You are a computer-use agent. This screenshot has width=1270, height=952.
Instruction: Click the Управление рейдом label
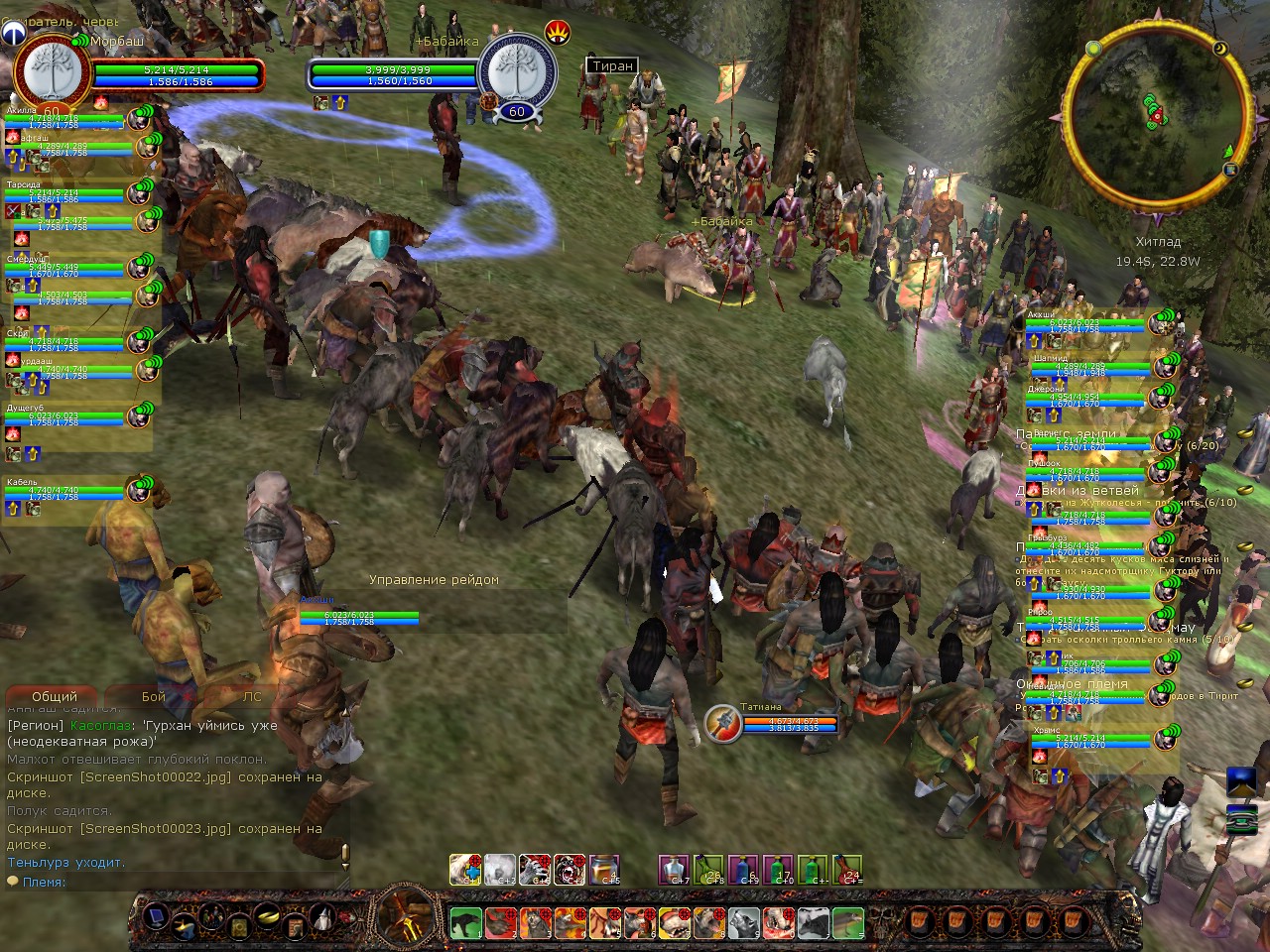pos(434,580)
